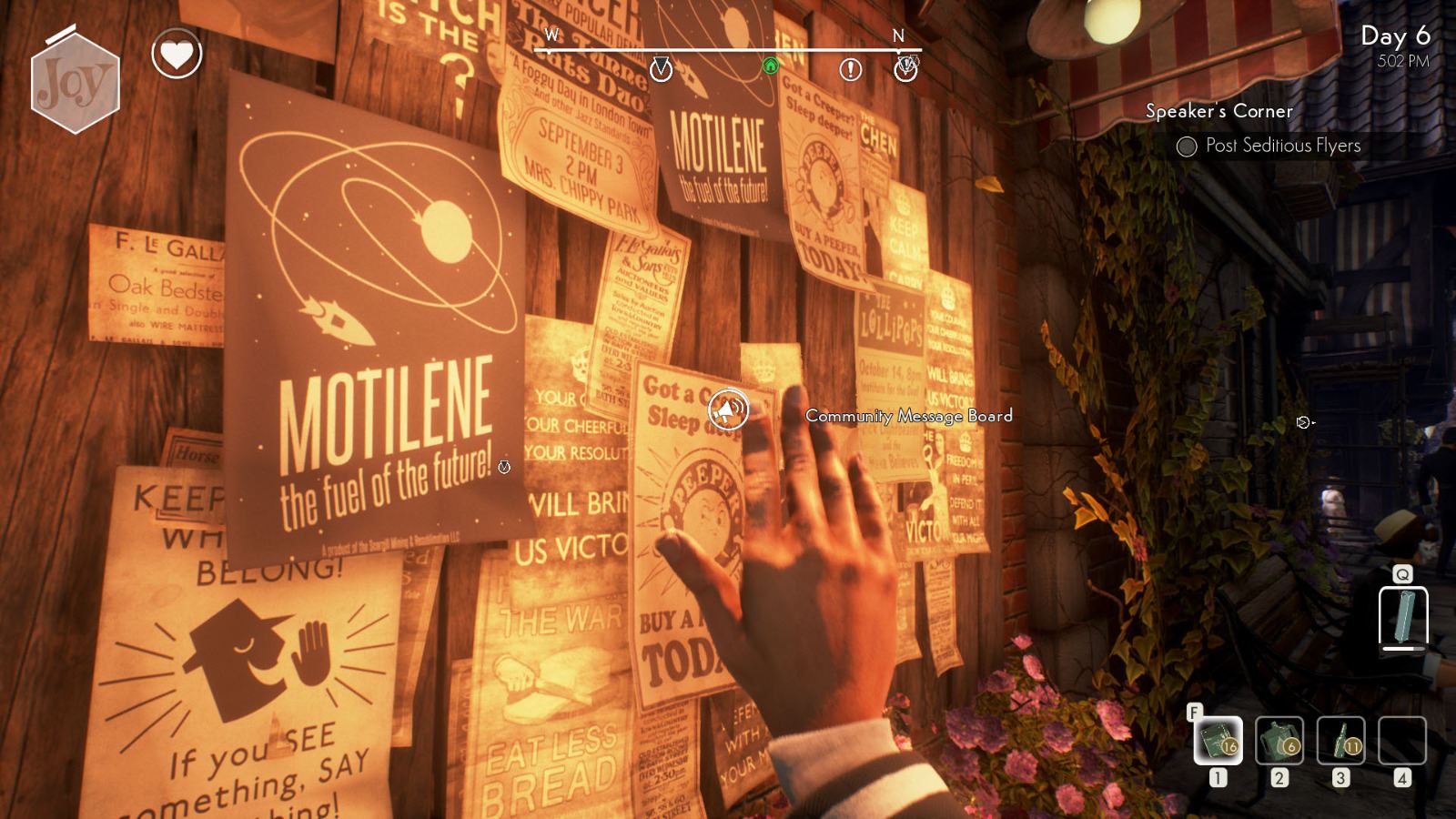Image resolution: width=1456 pixels, height=819 pixels.
Task: Click the quest marker near the N compass direction
Action: tap(905, 68)
